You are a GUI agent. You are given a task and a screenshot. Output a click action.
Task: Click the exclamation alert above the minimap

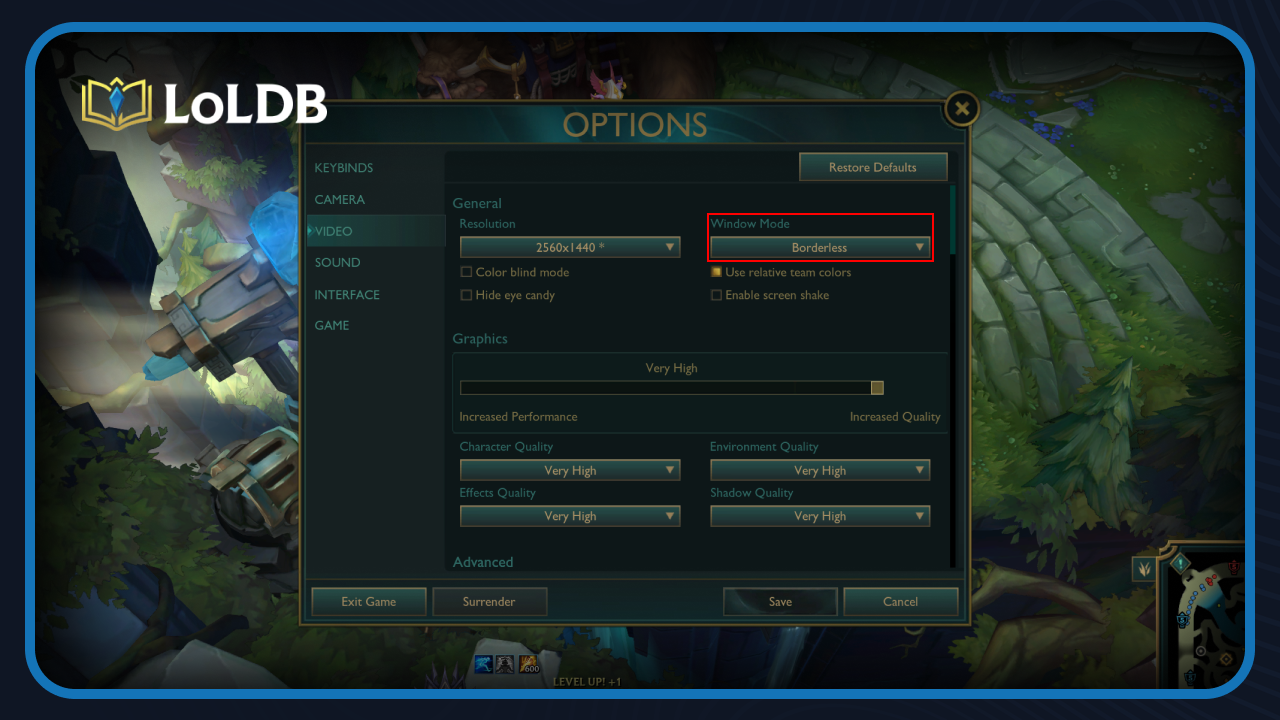(1180, 562)
